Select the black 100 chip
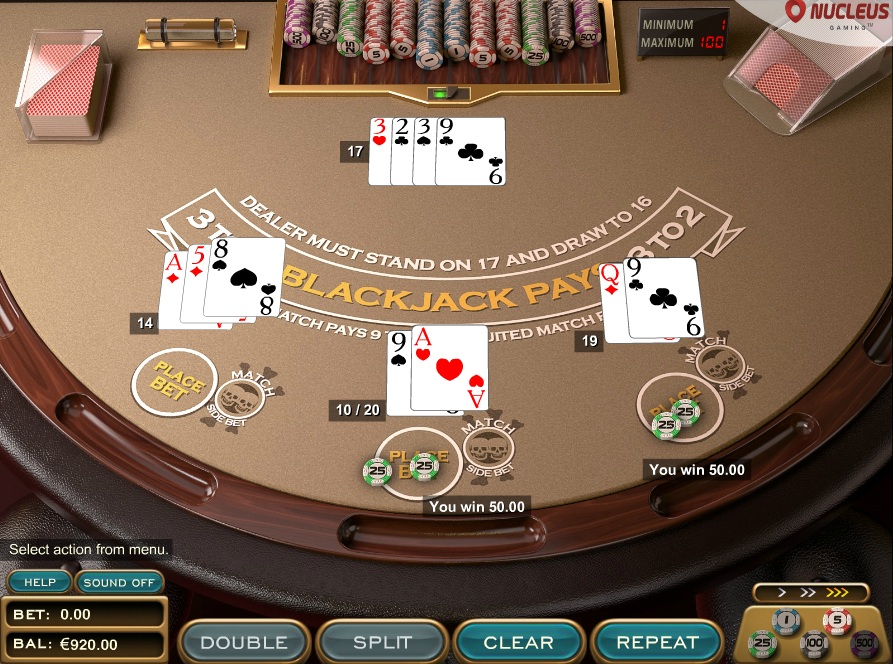The image size is (893, 664). point(813,642)
